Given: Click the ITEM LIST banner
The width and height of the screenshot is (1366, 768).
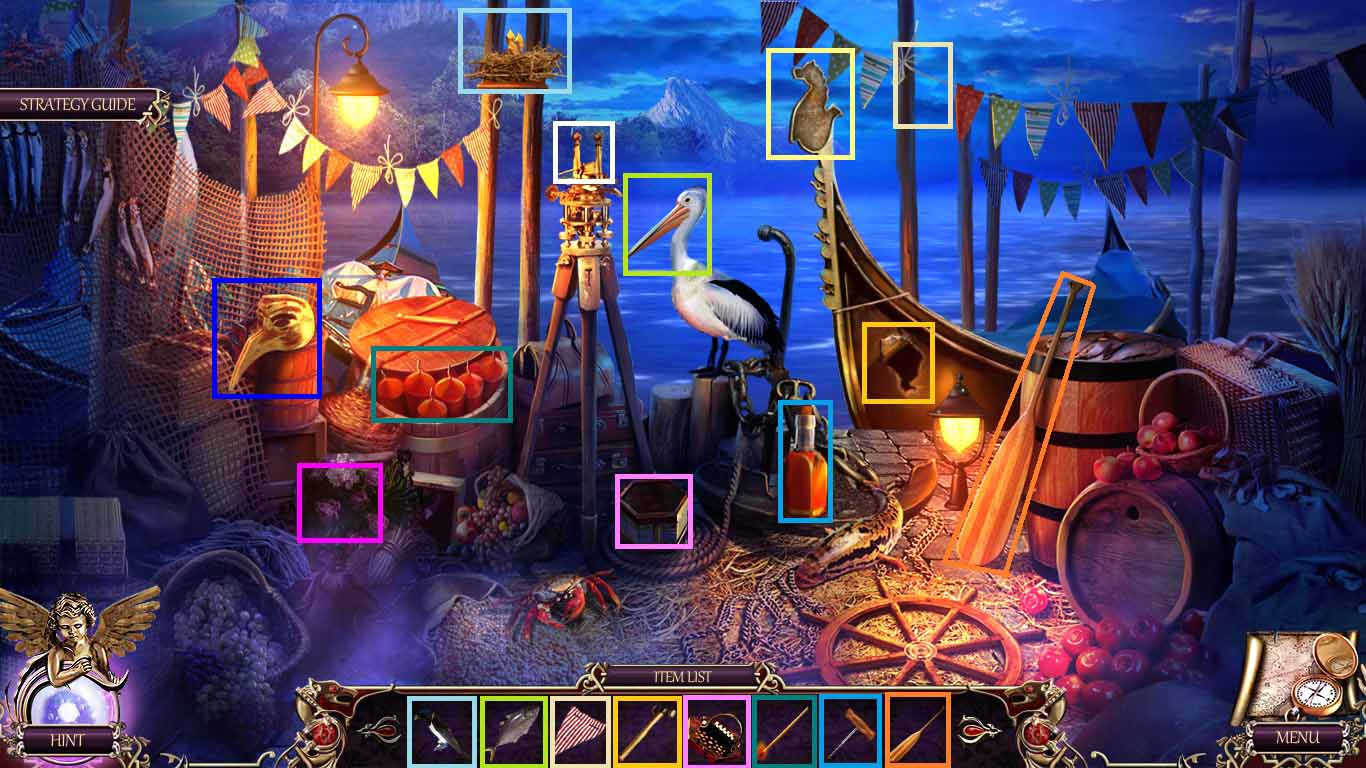Looking at the screenshot, I should (683, 676).
